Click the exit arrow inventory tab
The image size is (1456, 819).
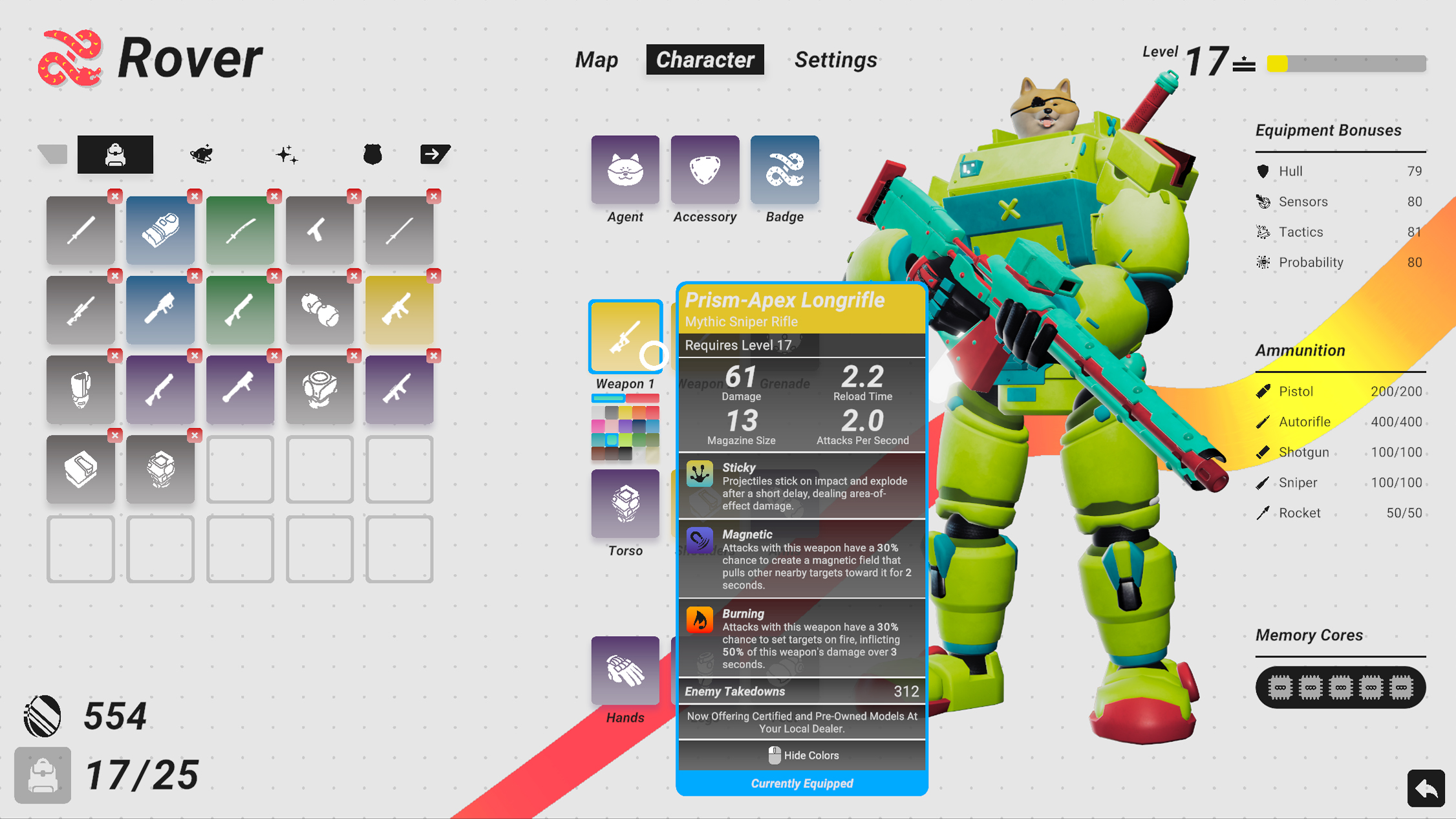434,154
